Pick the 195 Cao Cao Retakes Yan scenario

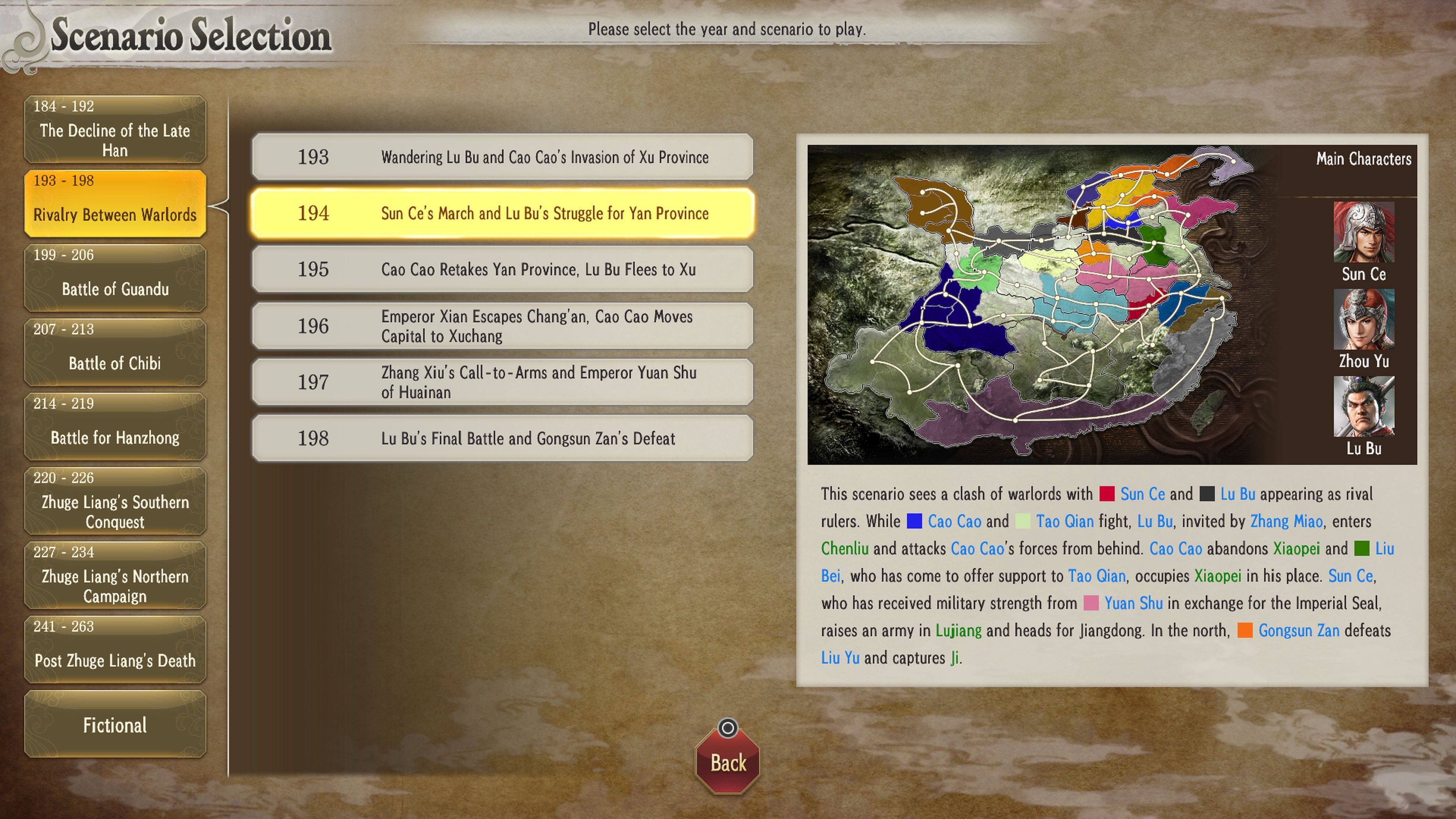[502, 270]
